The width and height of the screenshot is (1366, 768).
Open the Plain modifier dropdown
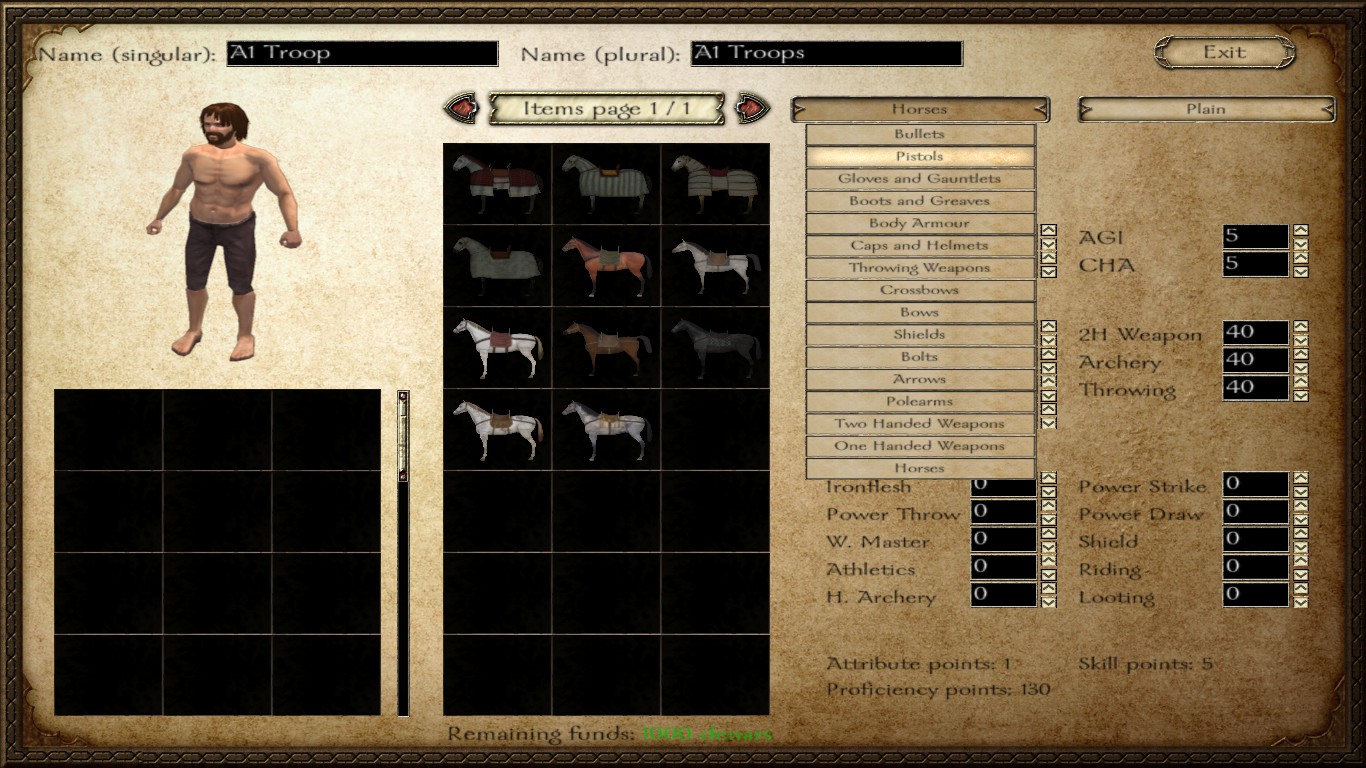(x=1205, y=109)
